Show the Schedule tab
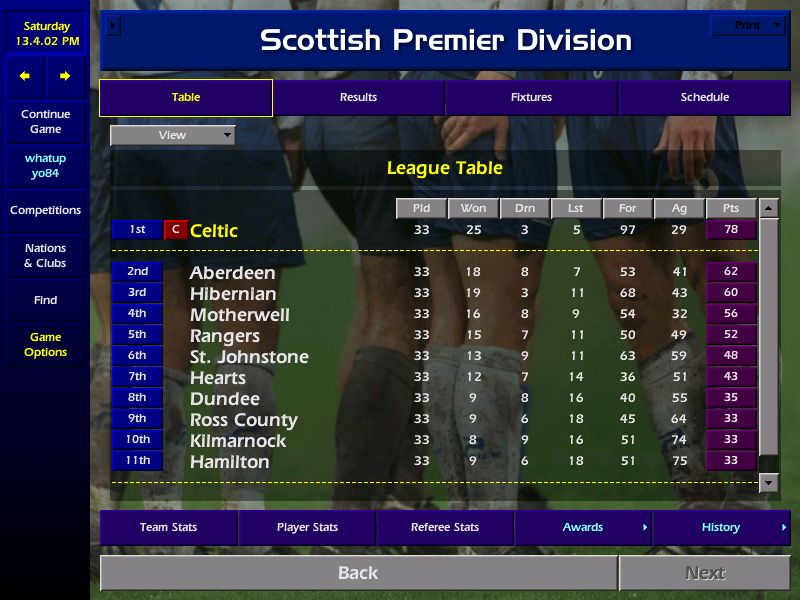The width and height of the screenshot is (800, 600). pyautogui.click(x=704, y=98)
